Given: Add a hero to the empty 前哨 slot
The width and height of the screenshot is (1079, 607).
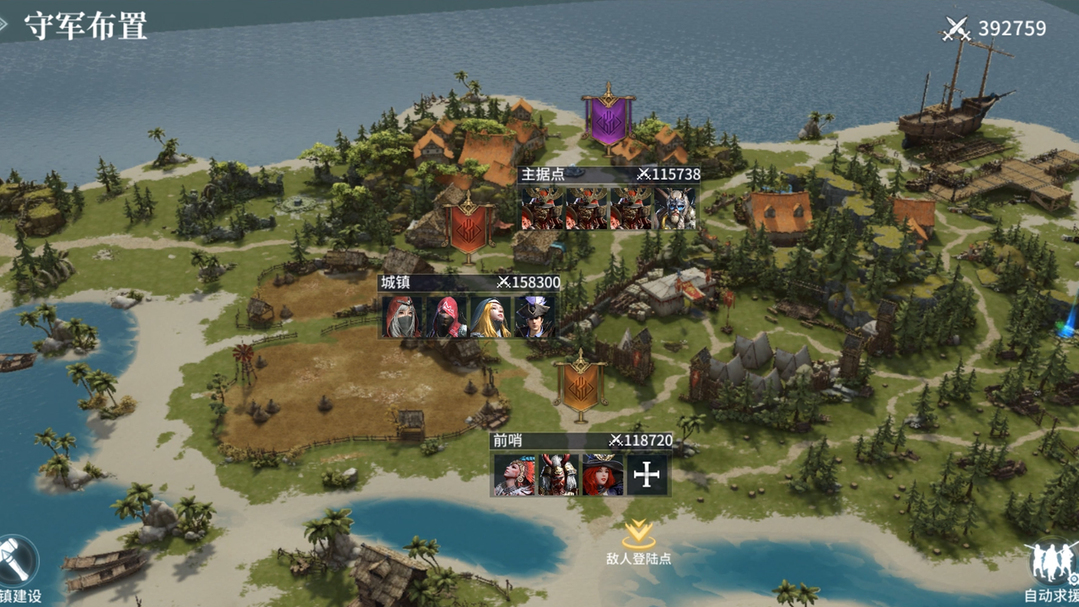Looking at the screenshot, I should pos(647,475).
